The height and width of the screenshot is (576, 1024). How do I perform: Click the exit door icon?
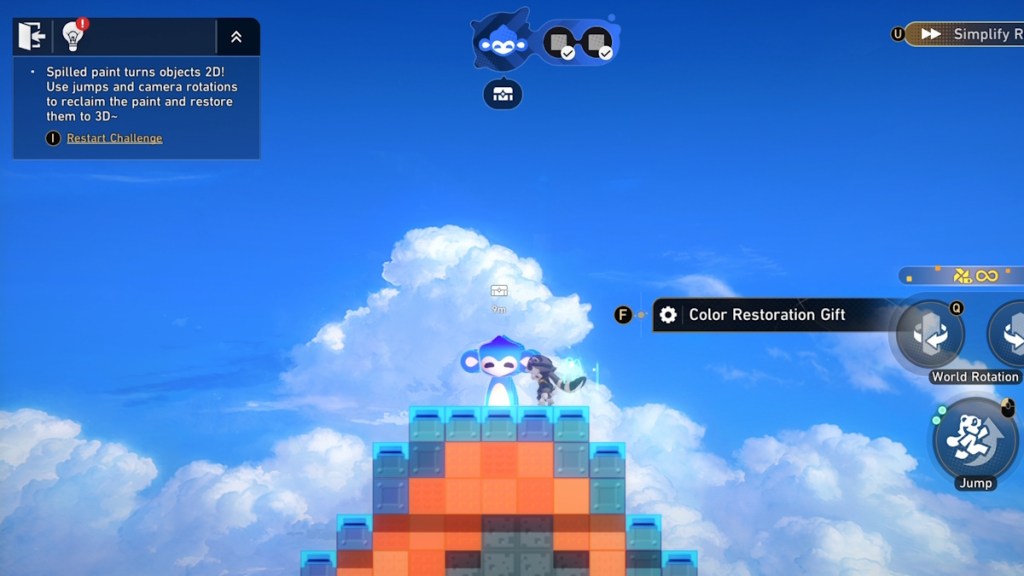[x=31, y=36]
